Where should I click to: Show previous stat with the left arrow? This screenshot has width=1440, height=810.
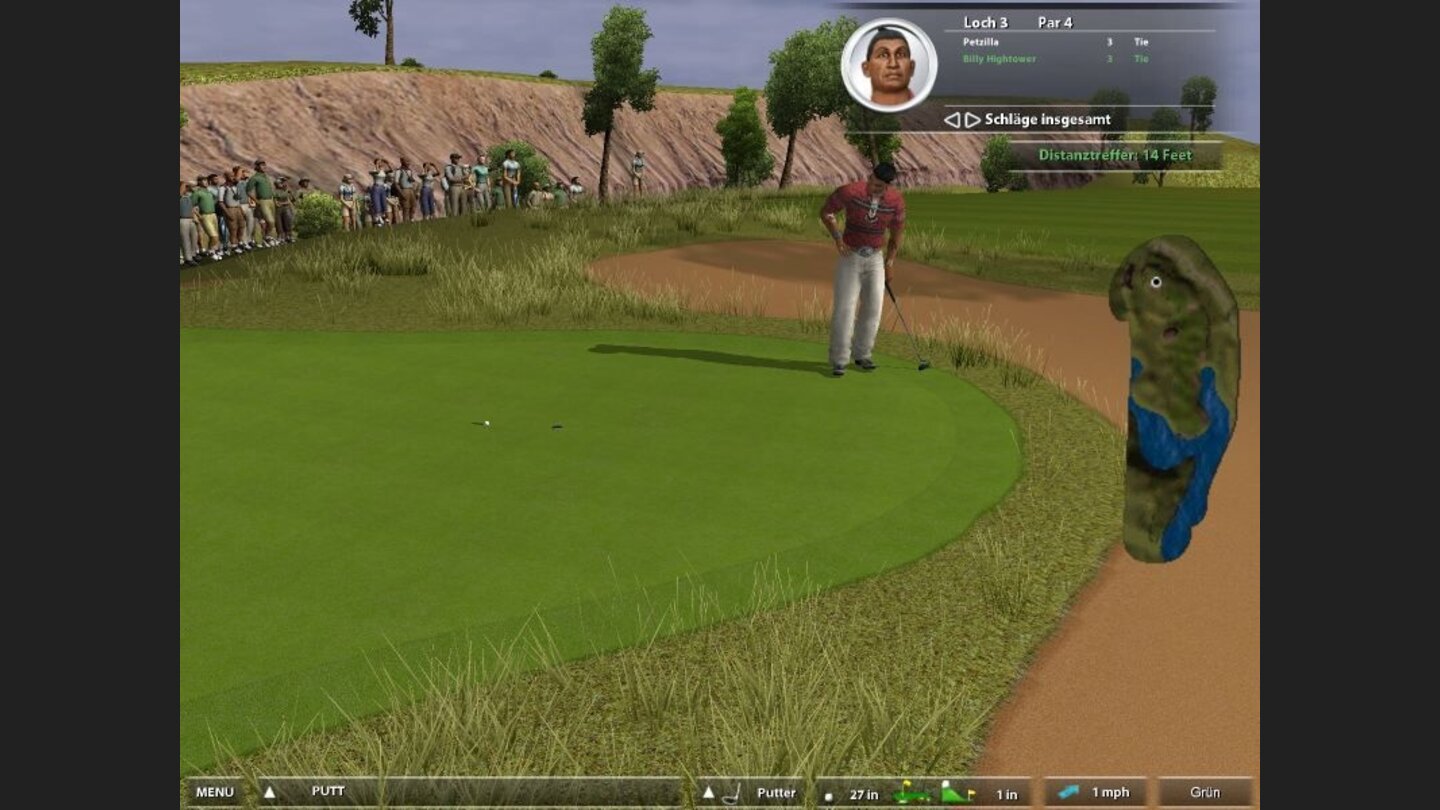click(x=951, y=120)
